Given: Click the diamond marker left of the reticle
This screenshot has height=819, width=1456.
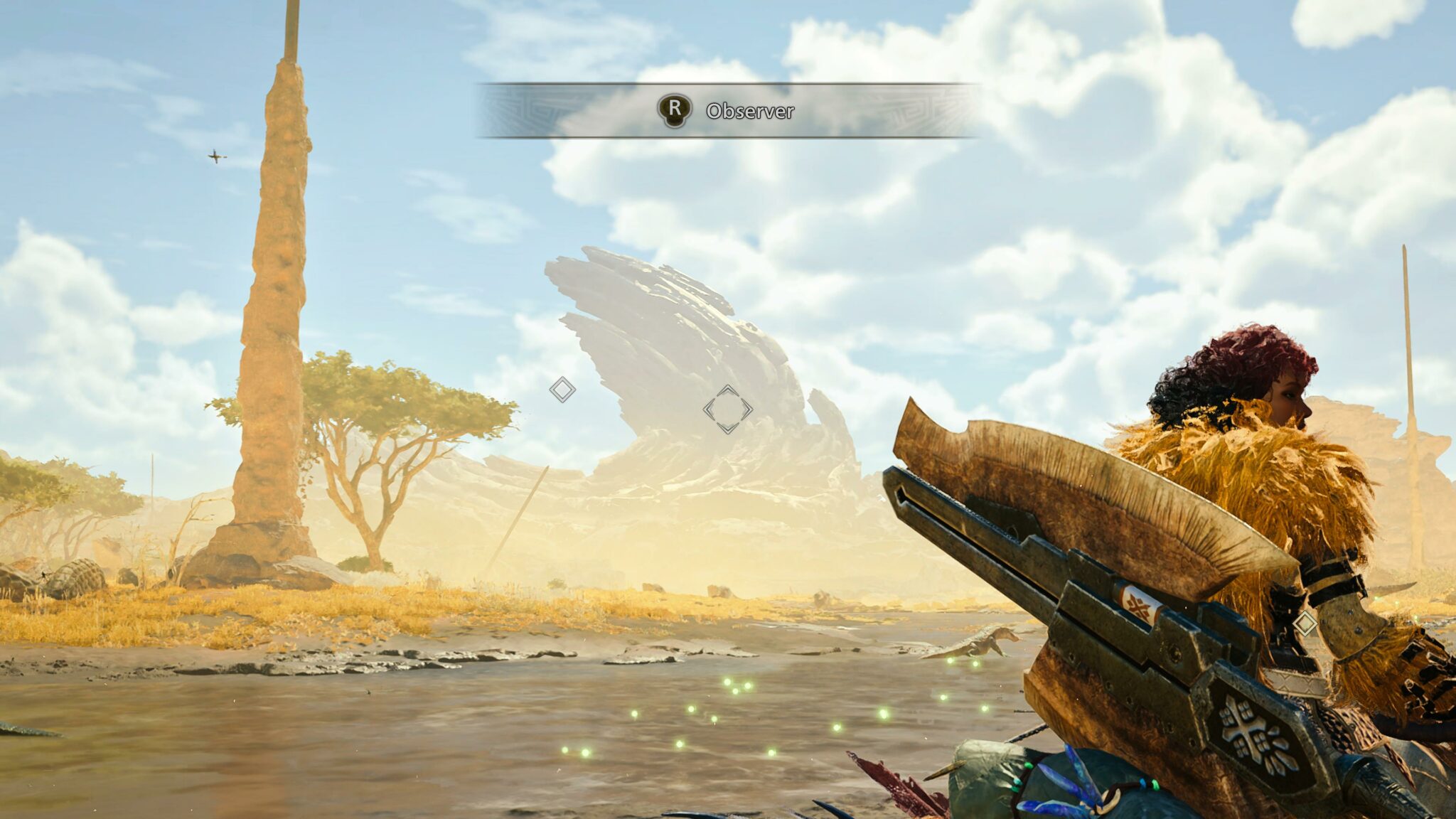Looking at the screenshot, I should [x=562, y=390].
